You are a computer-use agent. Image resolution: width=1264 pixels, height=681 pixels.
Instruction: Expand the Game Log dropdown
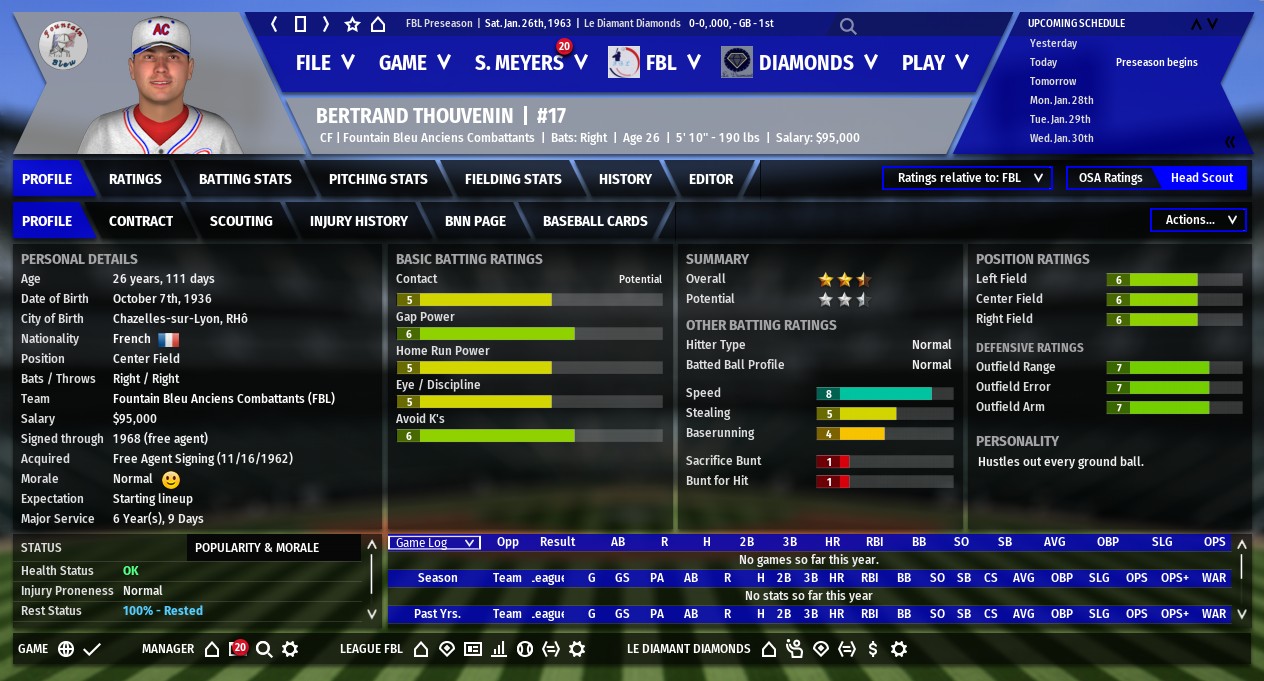pos(434,542)
